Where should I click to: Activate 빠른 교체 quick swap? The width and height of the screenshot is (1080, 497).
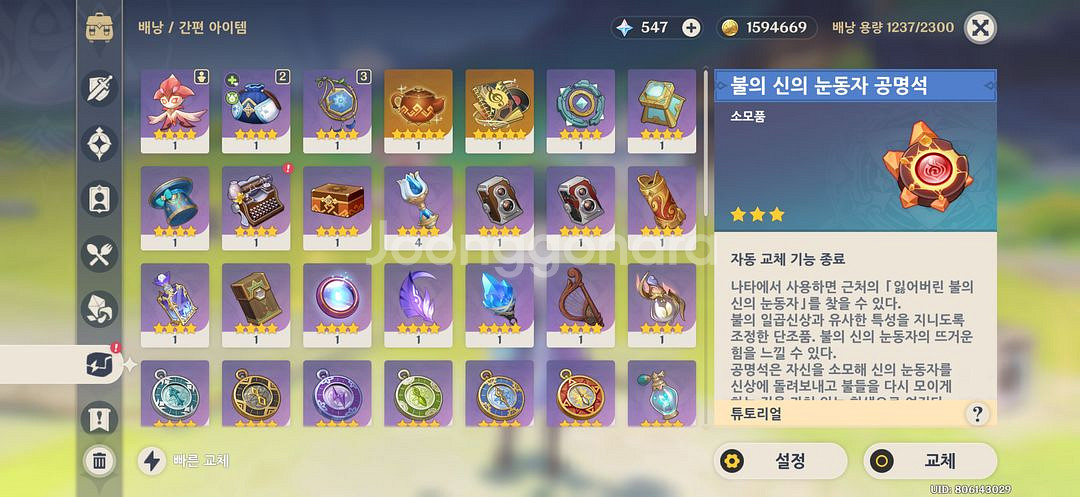[184, 461]
